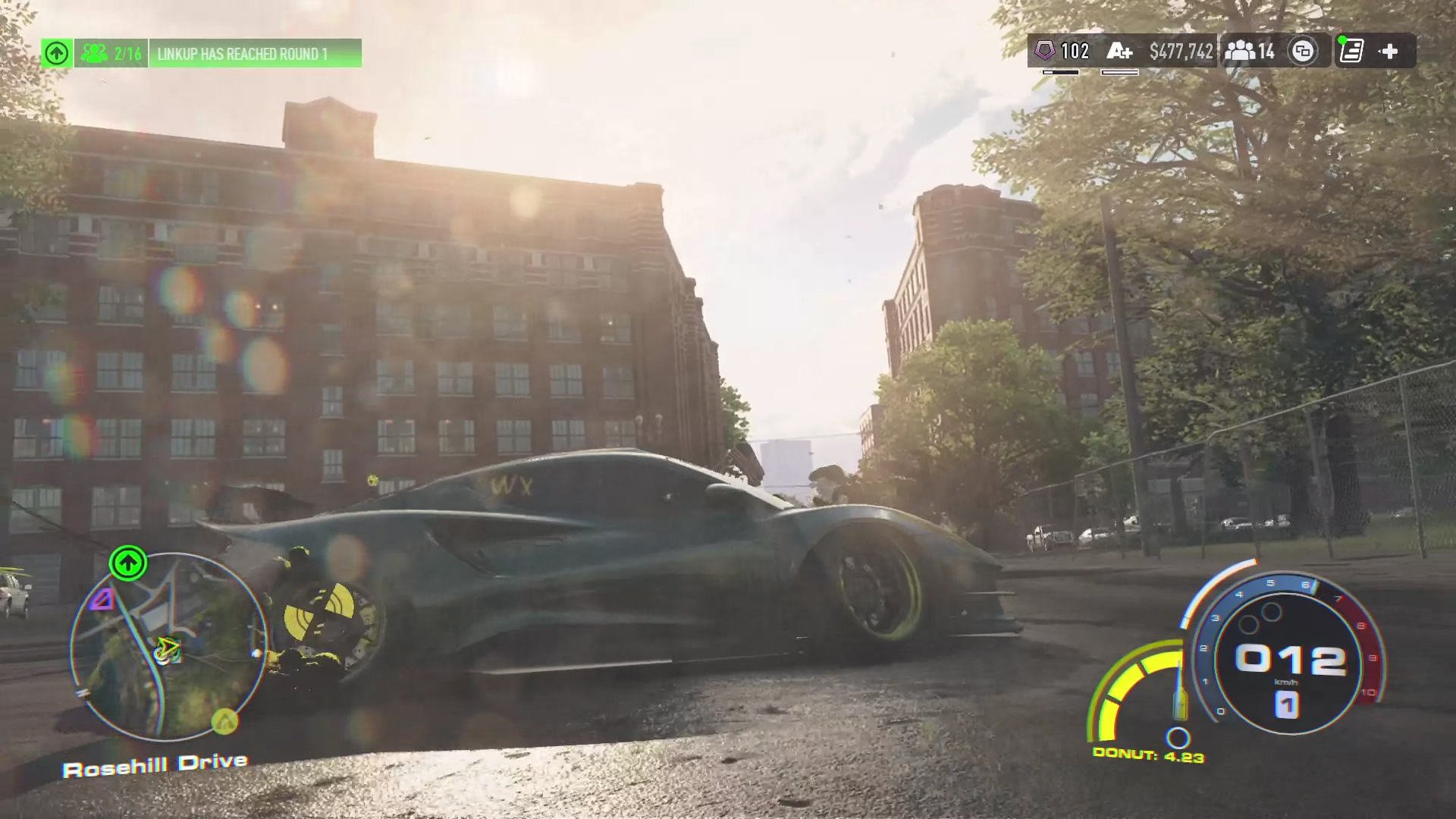Select the purple triangle marker on minimap
1456x819 pixels.
(x=104, y=600)
